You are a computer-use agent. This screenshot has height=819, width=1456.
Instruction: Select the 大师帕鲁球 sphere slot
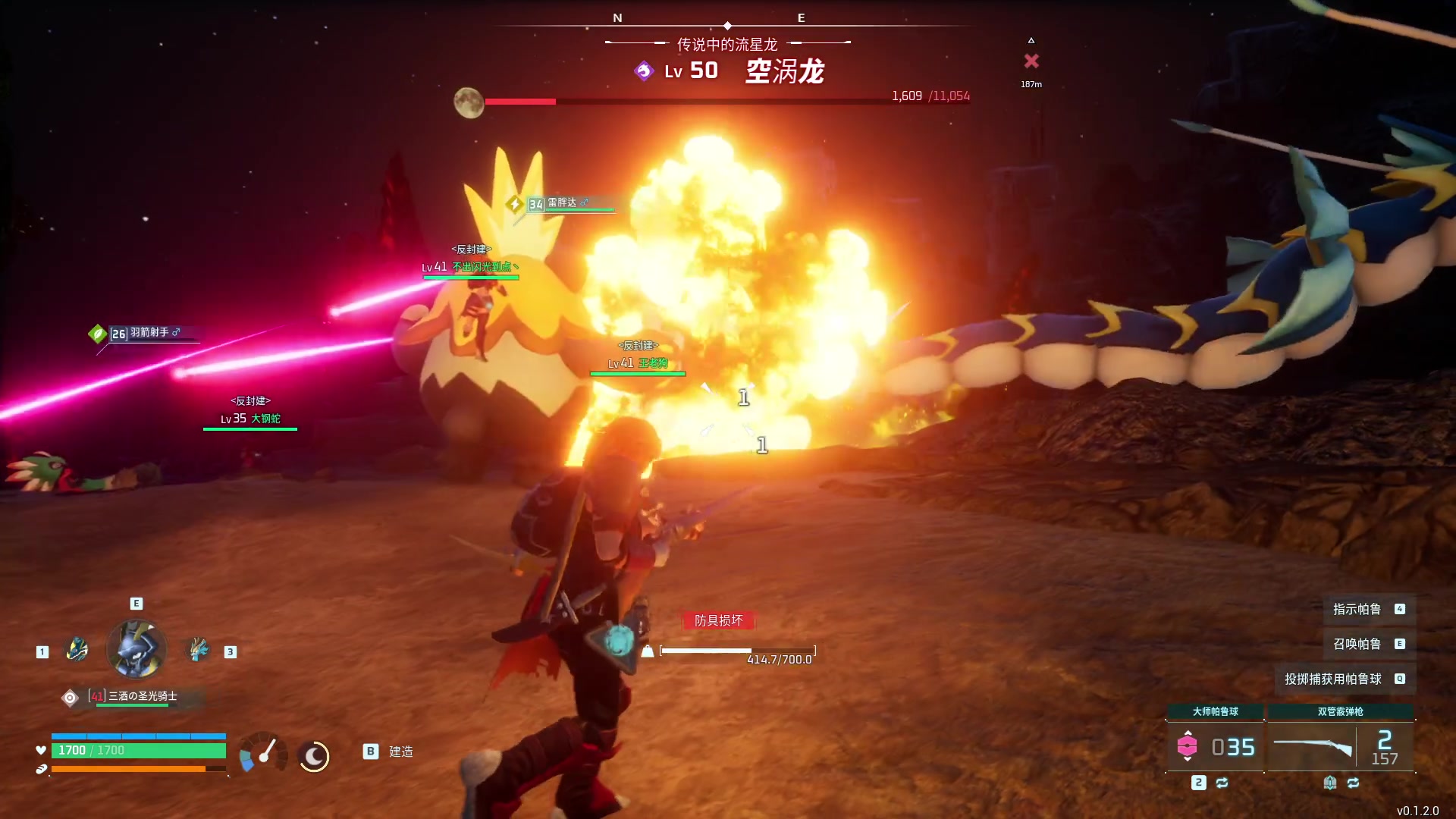1215,747
